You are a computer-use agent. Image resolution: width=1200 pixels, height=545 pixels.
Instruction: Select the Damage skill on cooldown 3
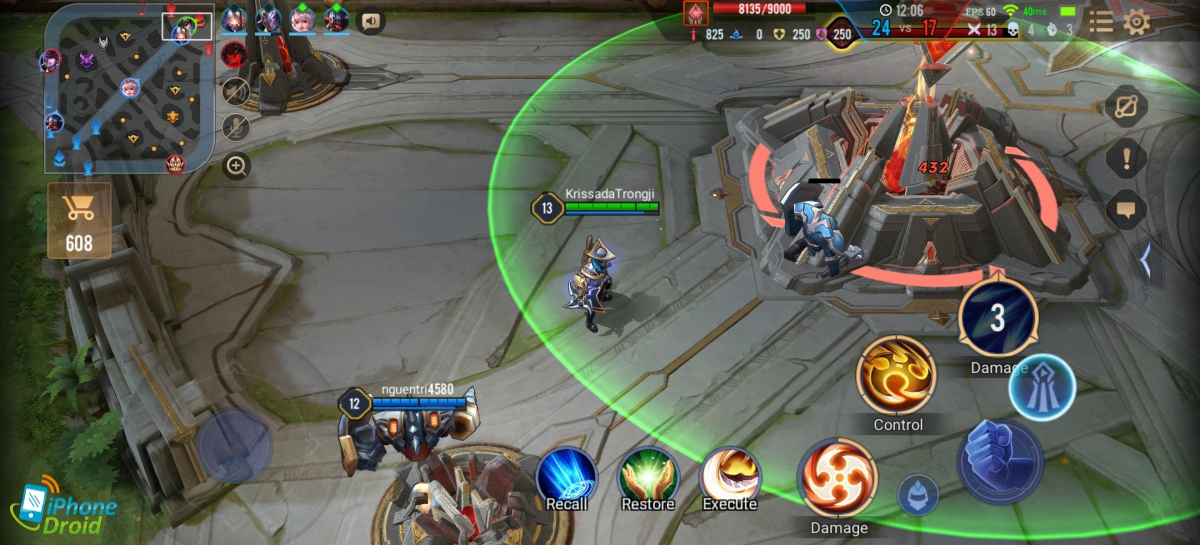(998, 319)
